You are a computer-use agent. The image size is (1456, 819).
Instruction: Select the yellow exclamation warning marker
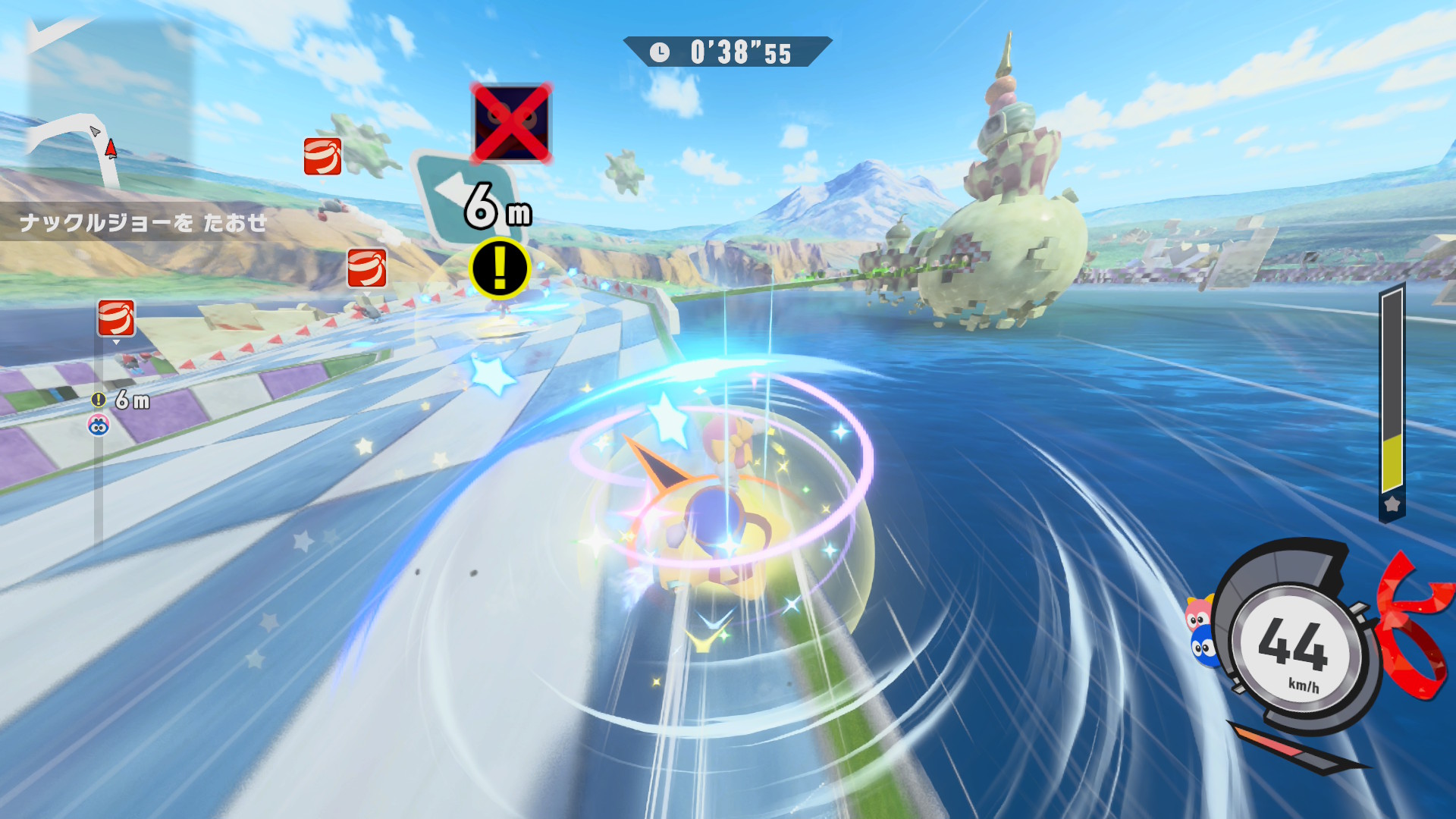499,268
